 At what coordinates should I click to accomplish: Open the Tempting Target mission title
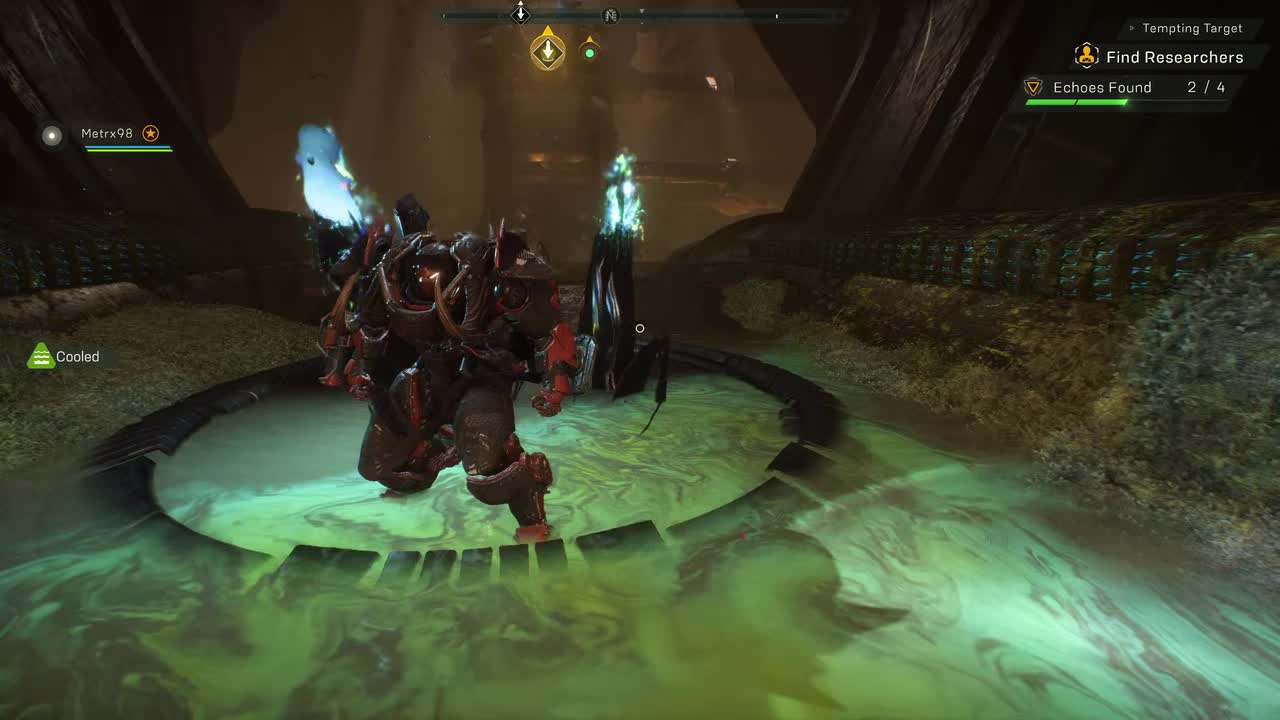point(1192,28)
